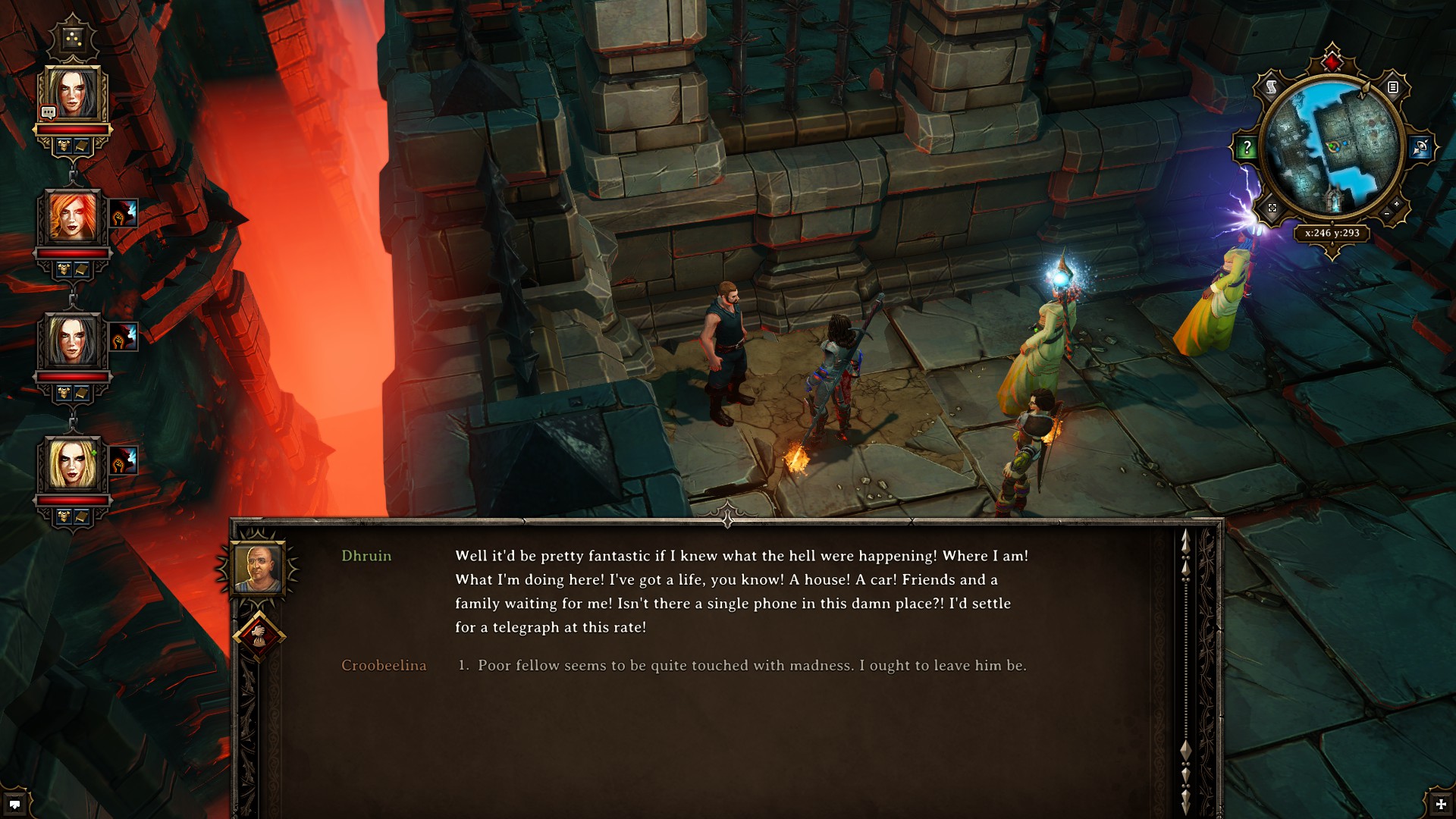Click the speech bubble on the top portrait
Image resolution: width=1456 pixels, height=819 pixels.
coord(49,111)
